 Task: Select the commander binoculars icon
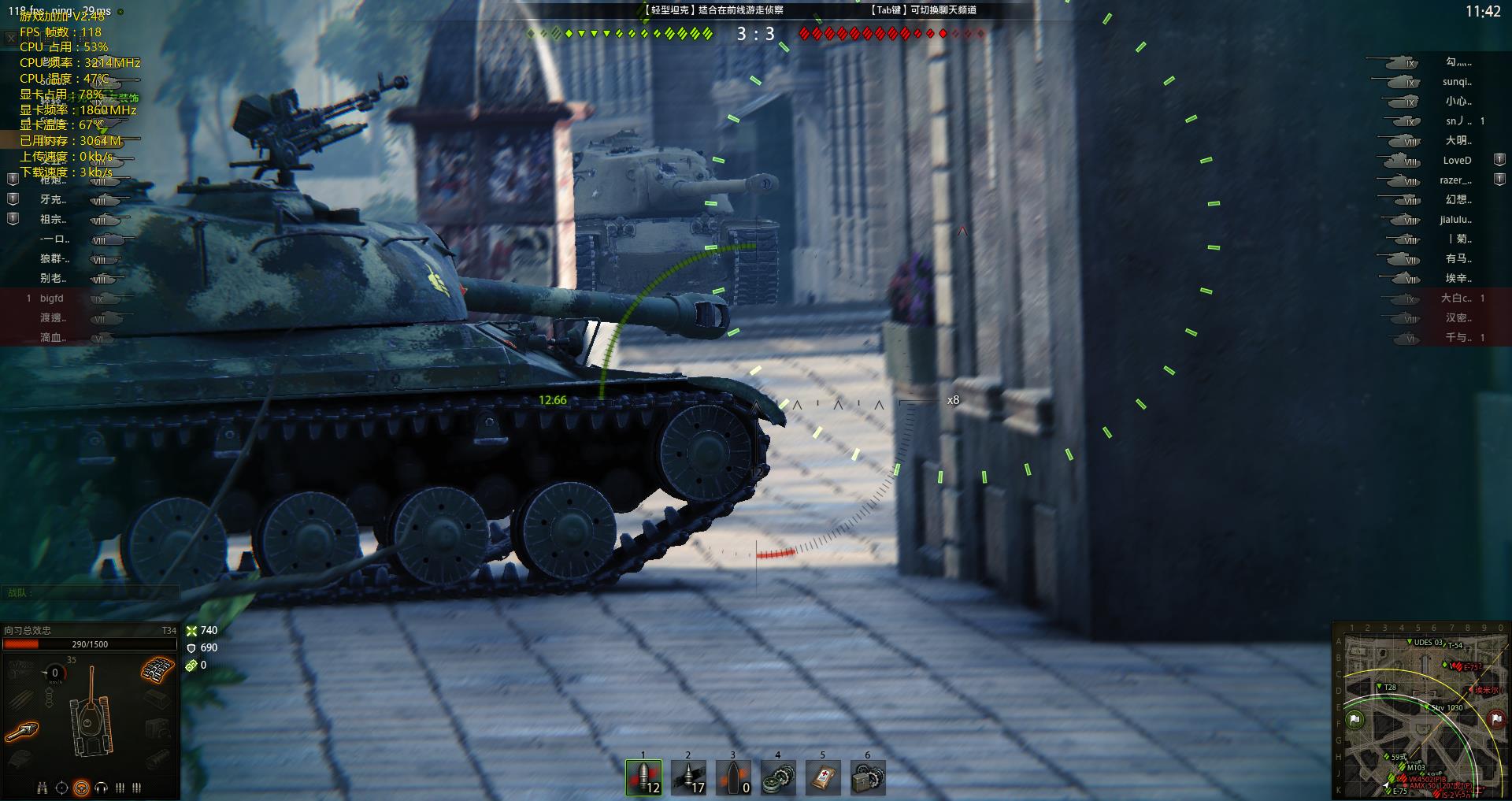[x=43, y=788]
